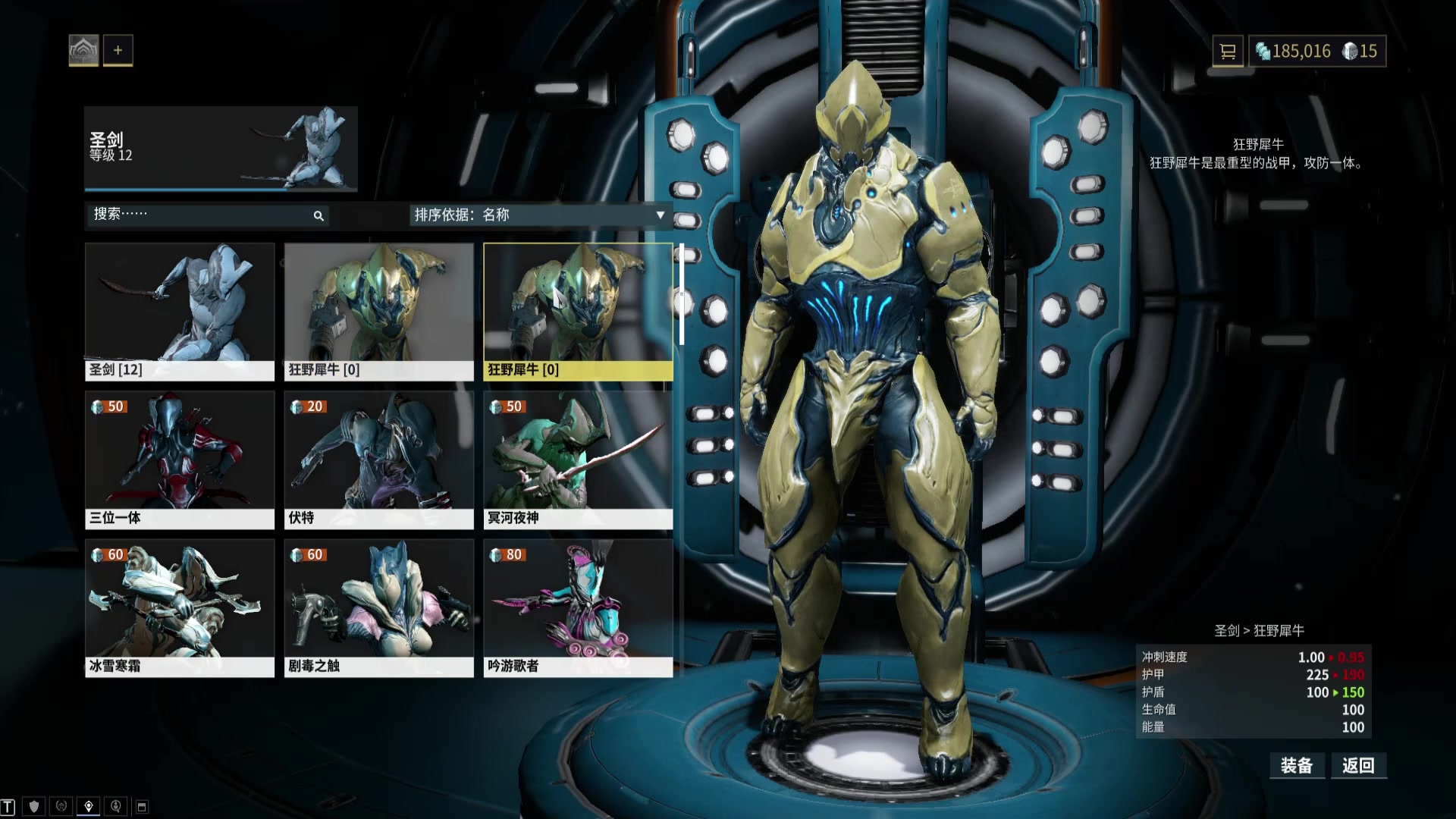
Task: Pick the 吟游歌者 warframe tile
Action: (578, 607)
